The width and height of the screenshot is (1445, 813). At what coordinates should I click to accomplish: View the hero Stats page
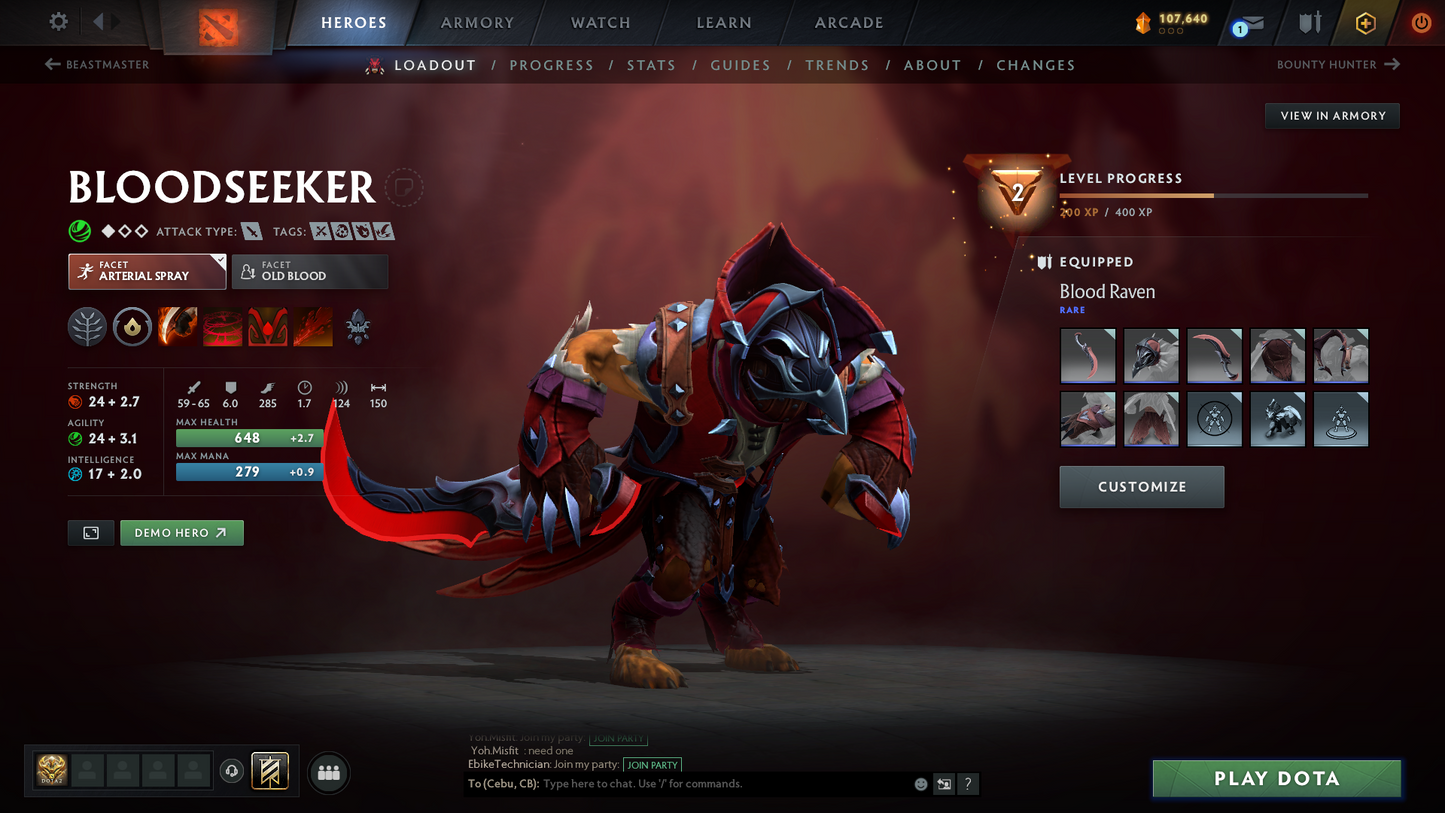coord(651,65)
